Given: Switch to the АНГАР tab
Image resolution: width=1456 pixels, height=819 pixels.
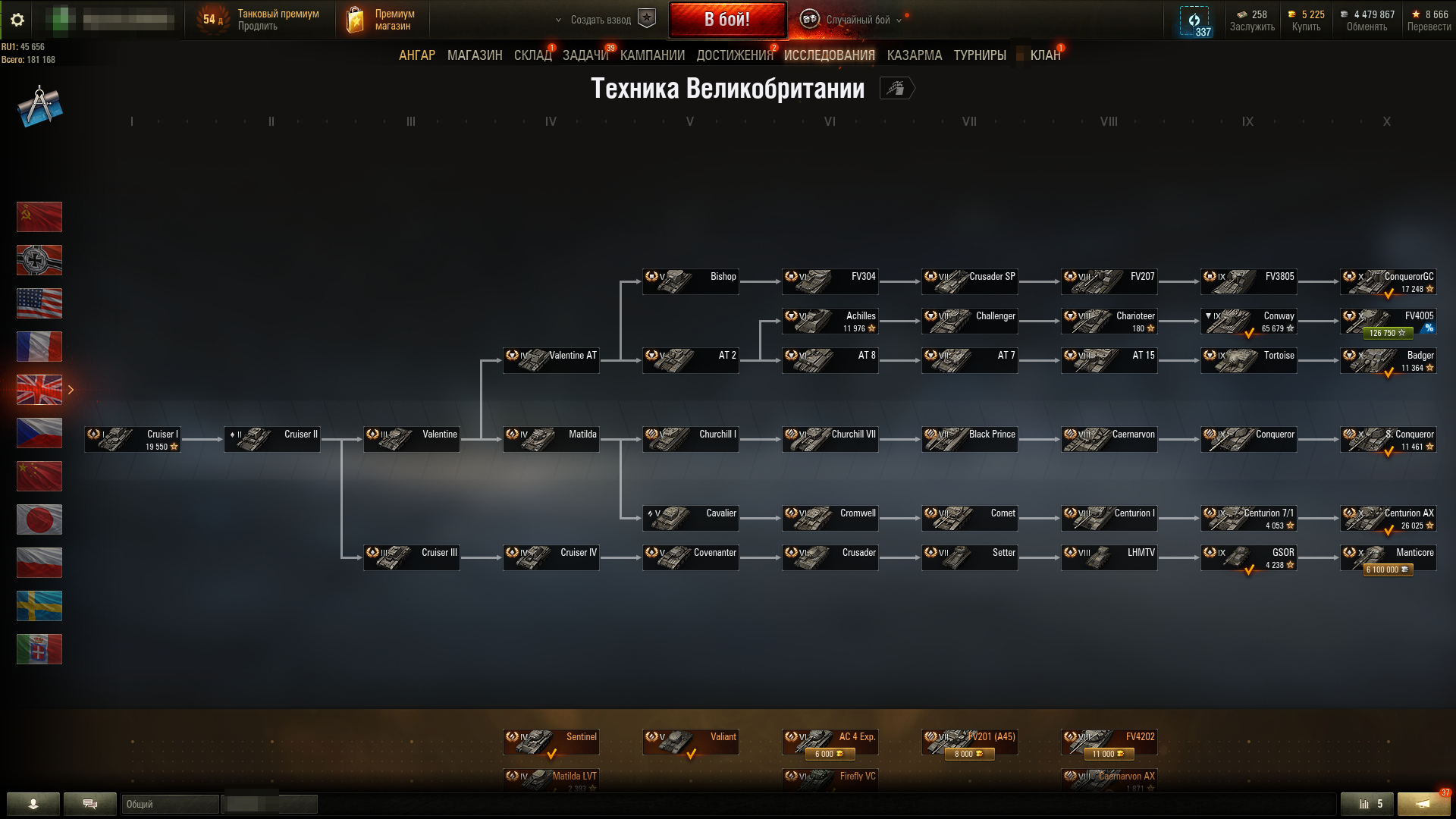Looking at the screenshot, I should [418, 55].
